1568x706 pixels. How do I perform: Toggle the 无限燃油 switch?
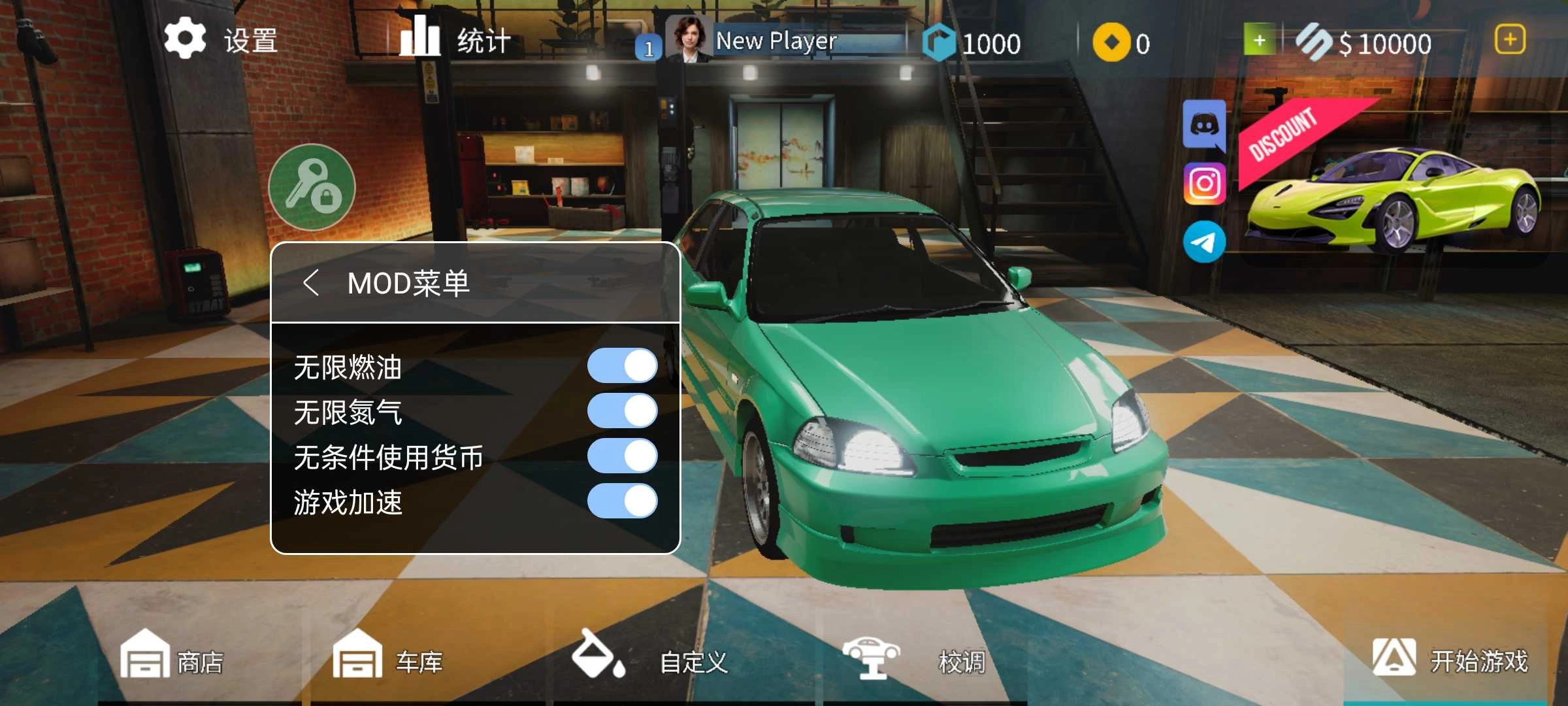click(x=622, y=365)
